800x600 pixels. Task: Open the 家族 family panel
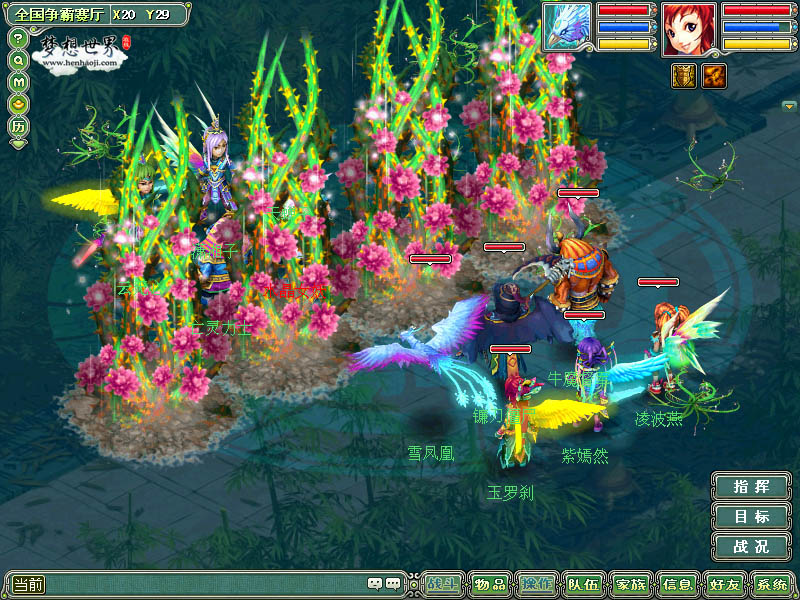630,584
